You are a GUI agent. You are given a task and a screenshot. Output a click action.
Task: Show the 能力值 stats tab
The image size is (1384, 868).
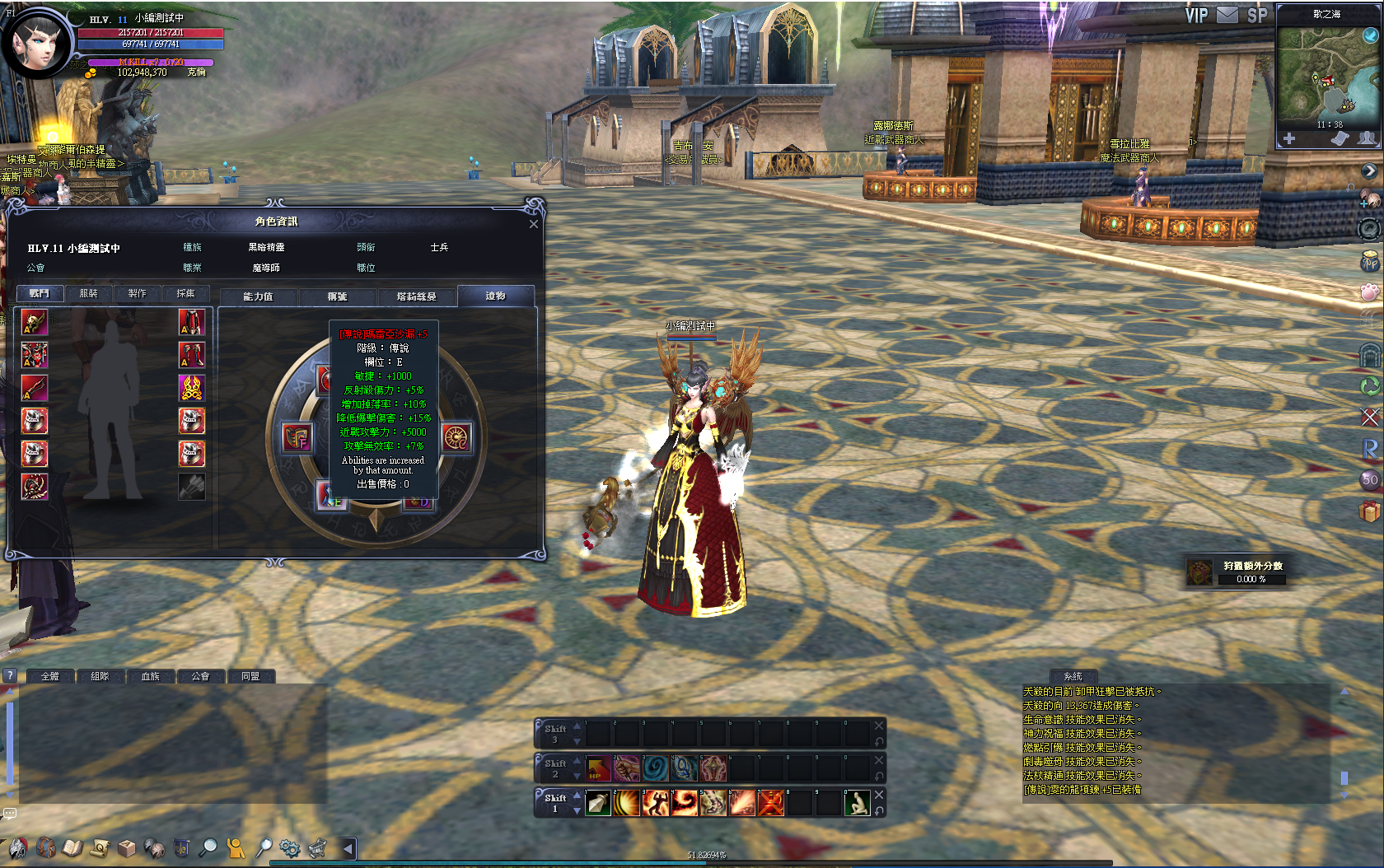pyautogui.click(x=258, y=296)
